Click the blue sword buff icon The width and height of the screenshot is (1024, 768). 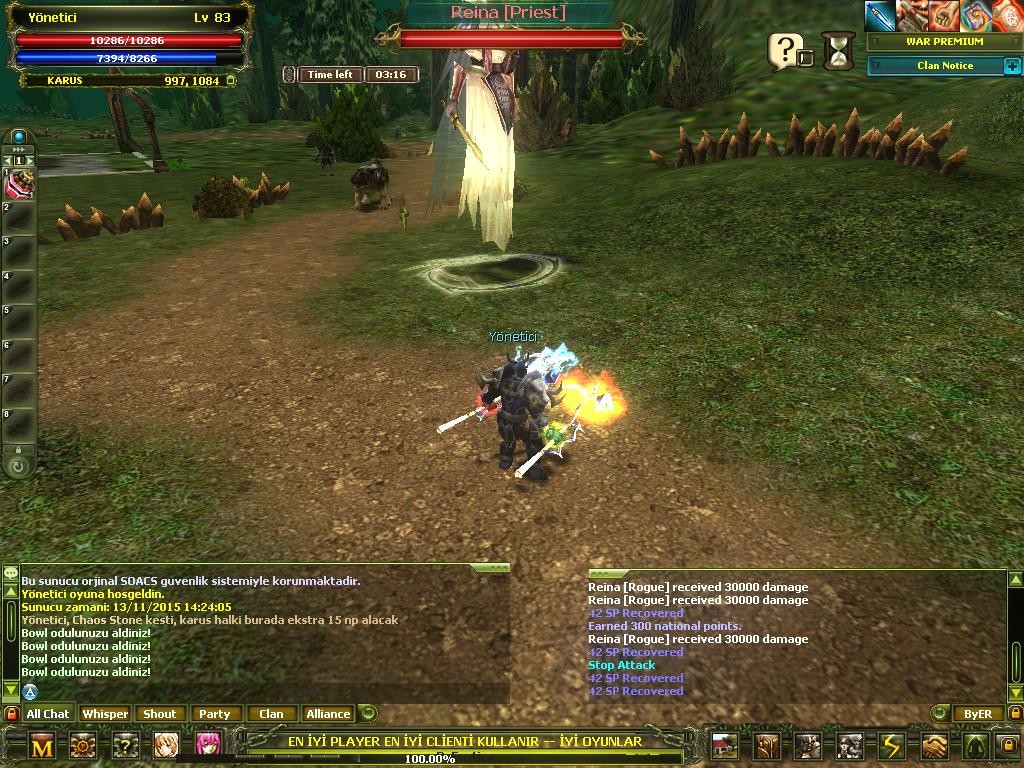(880, 16)
